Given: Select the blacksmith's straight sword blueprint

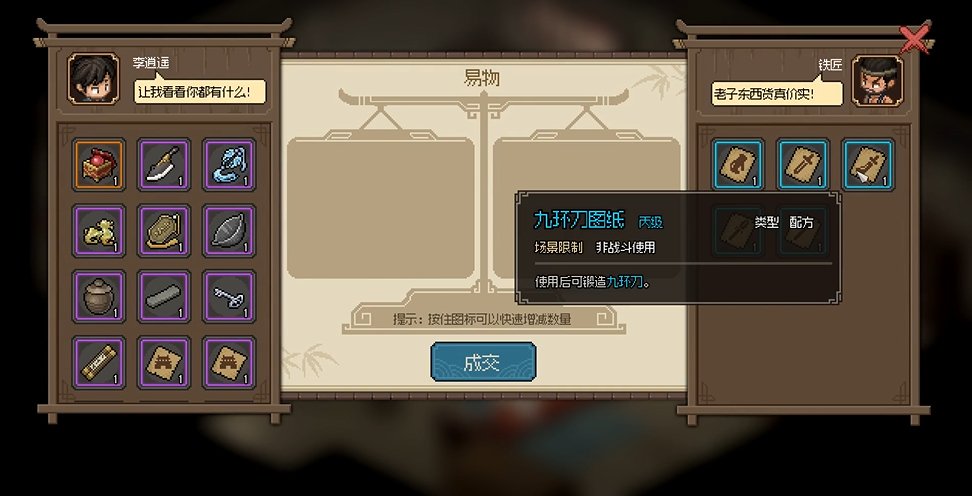Looking at the screenshot, I should pos(803,165).
